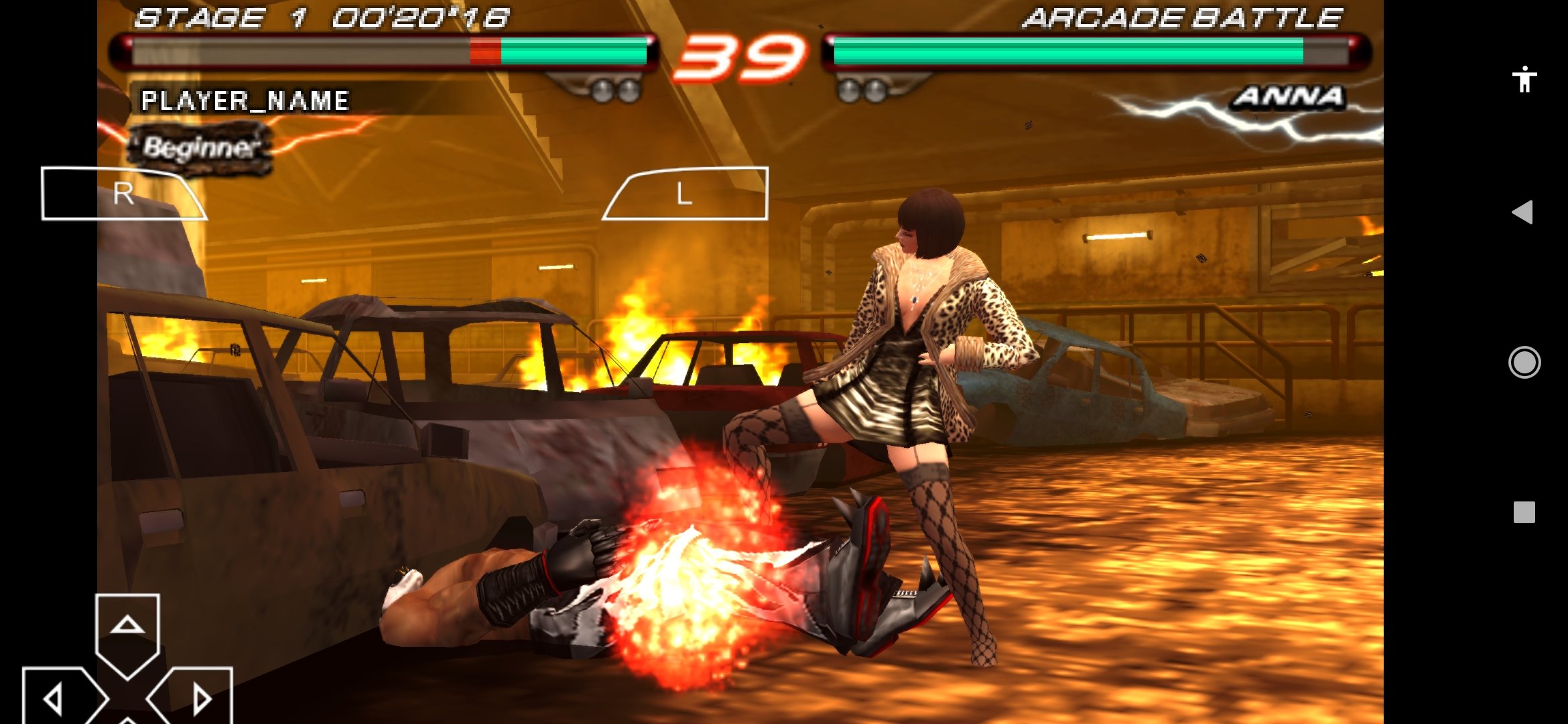Open Android recent apps square
The height and width of the screenshot is (724, 1568).
pos(1524,512)
